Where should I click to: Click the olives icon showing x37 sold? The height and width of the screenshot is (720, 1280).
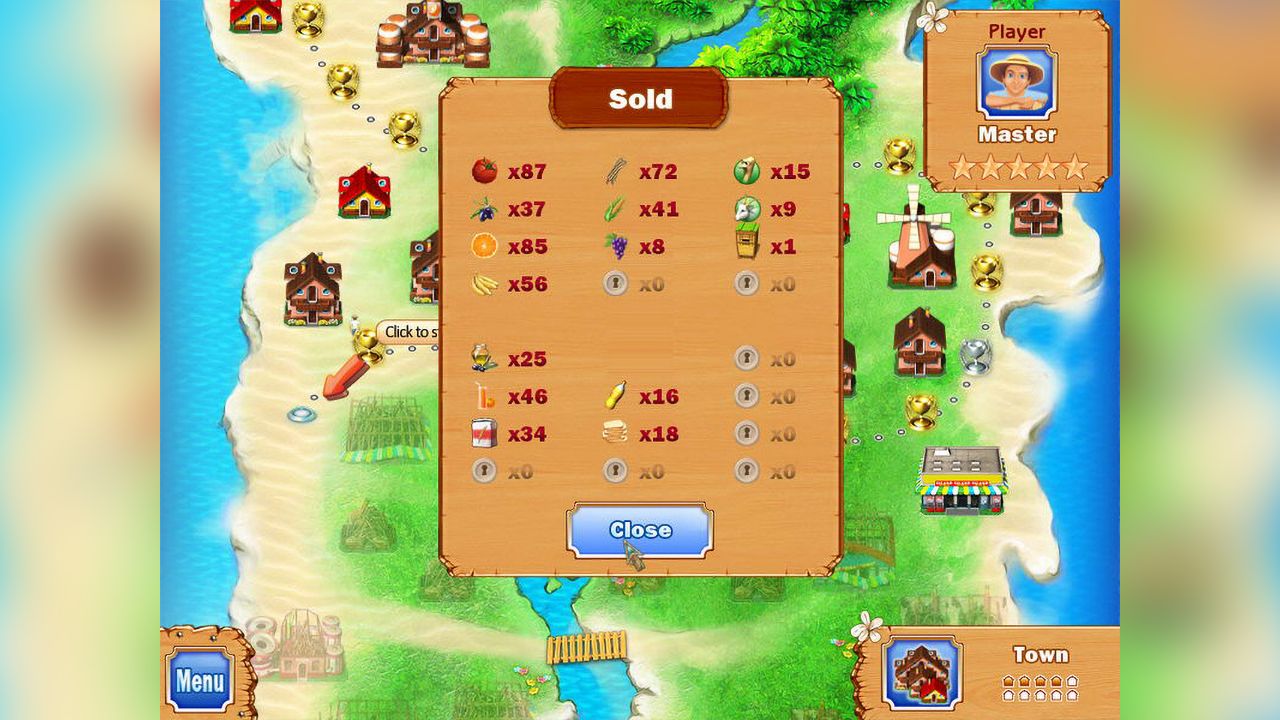click(484, 209)
